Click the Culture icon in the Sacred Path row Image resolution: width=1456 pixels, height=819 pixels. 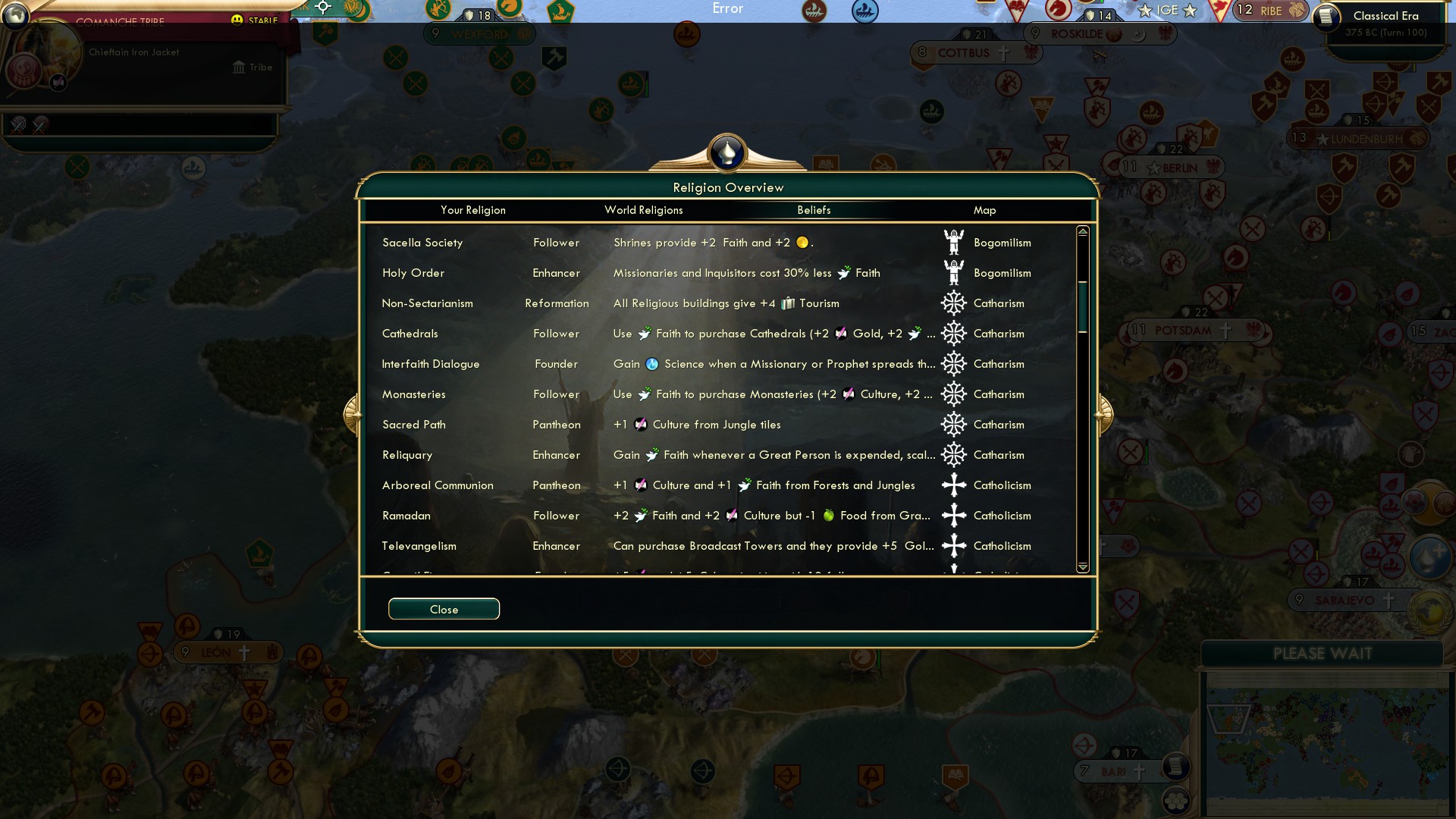click(640, 424)
